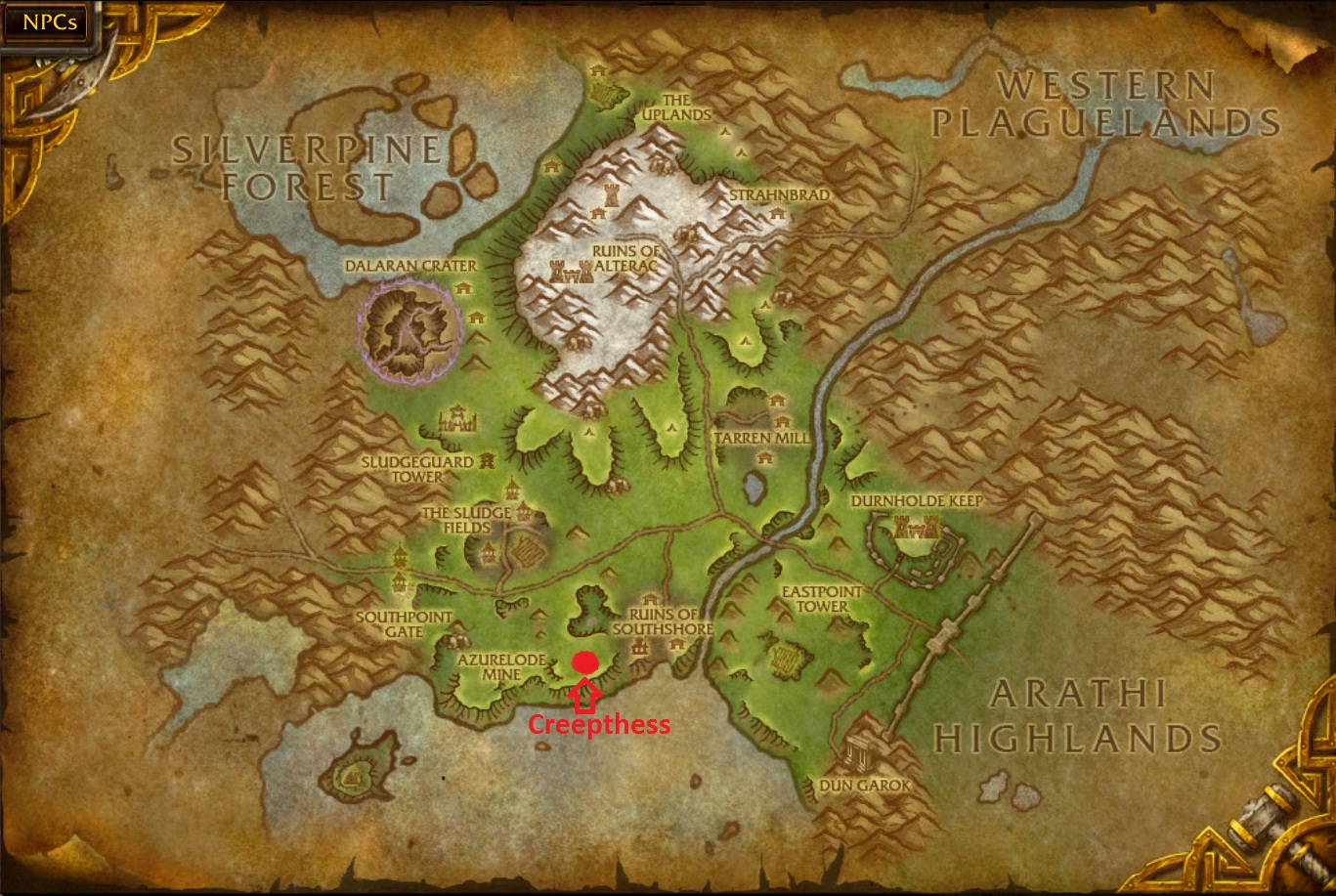The height and width of the screenshot is (896, 1336).
Task: Select the Dalaran Crater label
Action: pos(410,265)
